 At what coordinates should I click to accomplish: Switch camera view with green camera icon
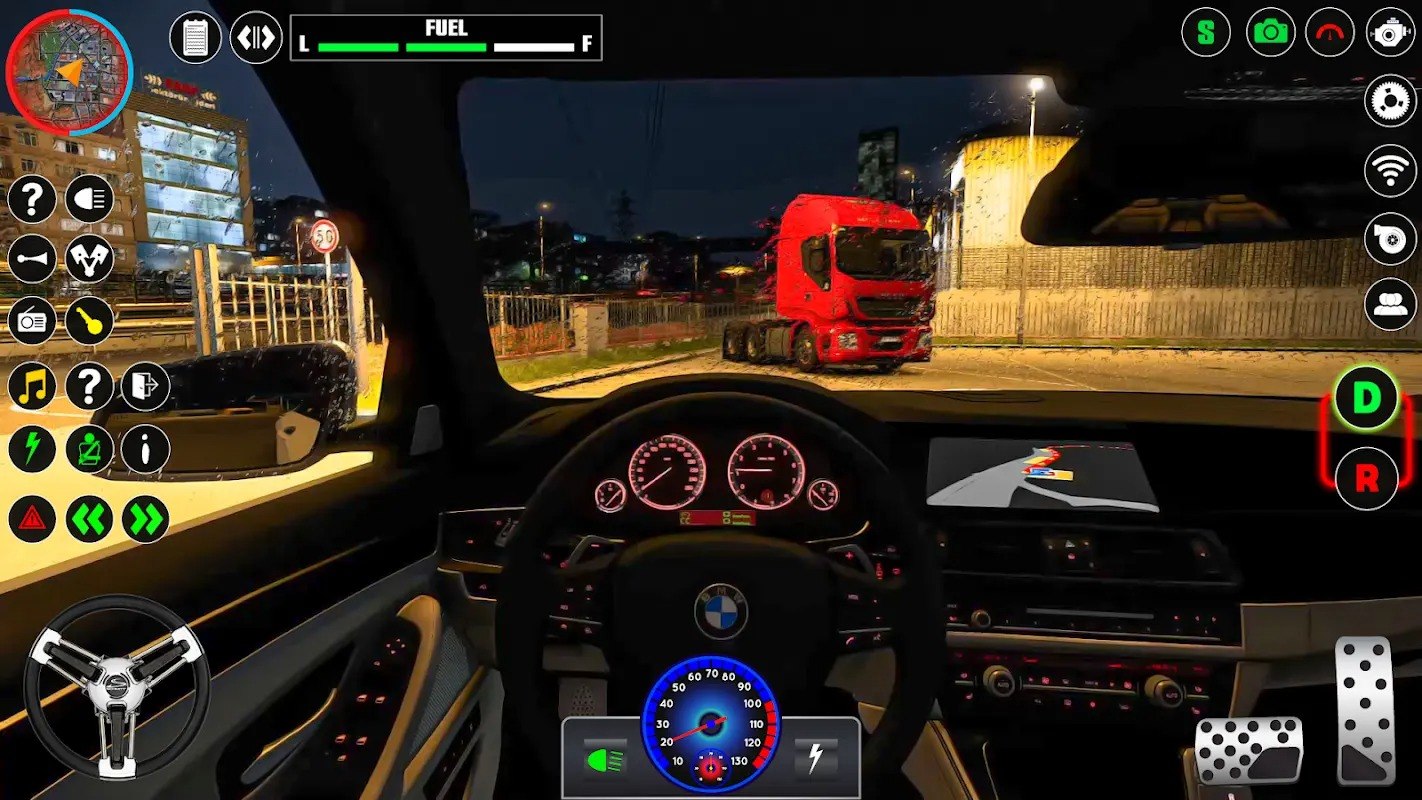point(1271,32)
